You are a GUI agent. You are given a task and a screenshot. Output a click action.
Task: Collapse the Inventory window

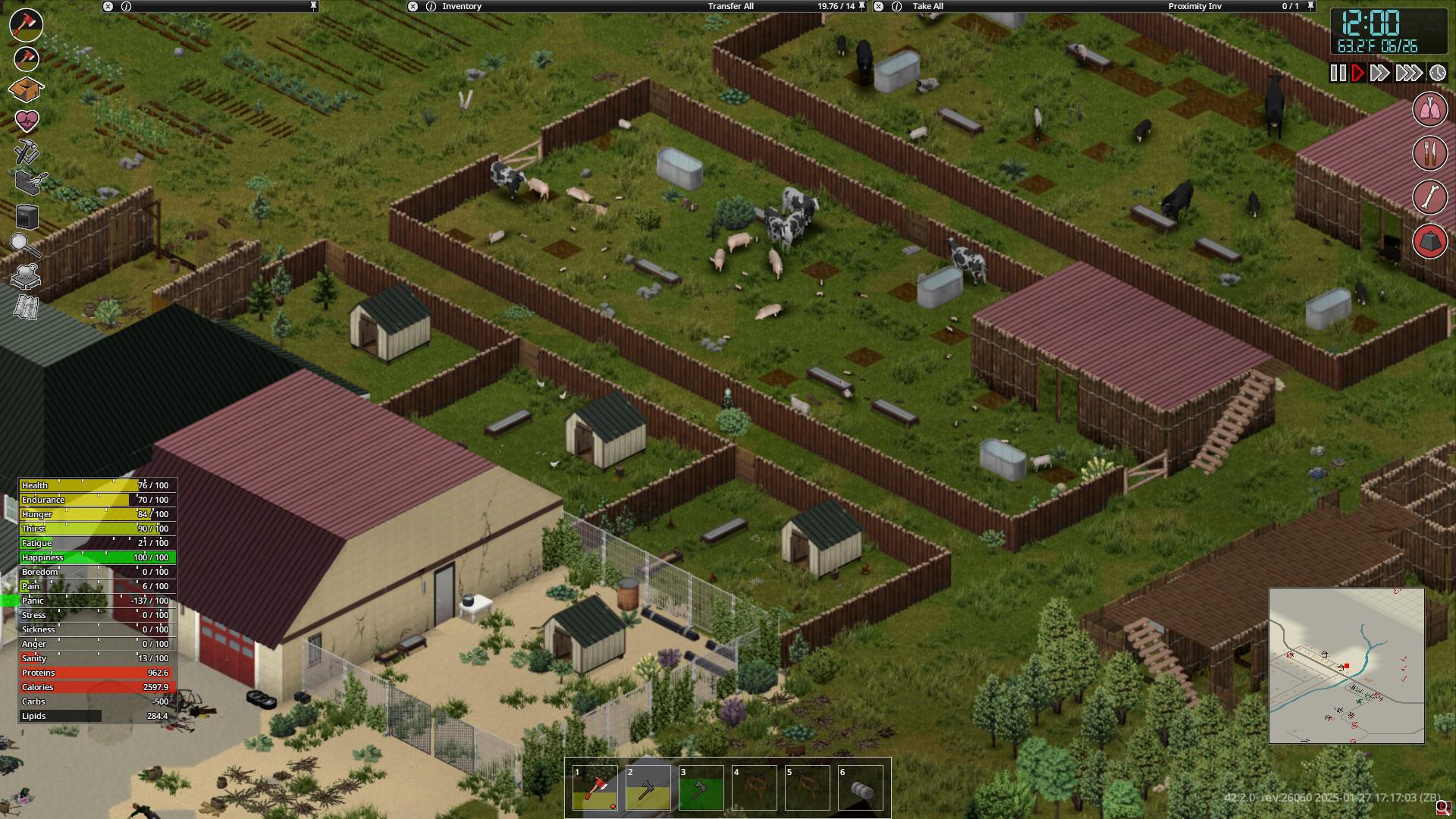coord(412,6)
